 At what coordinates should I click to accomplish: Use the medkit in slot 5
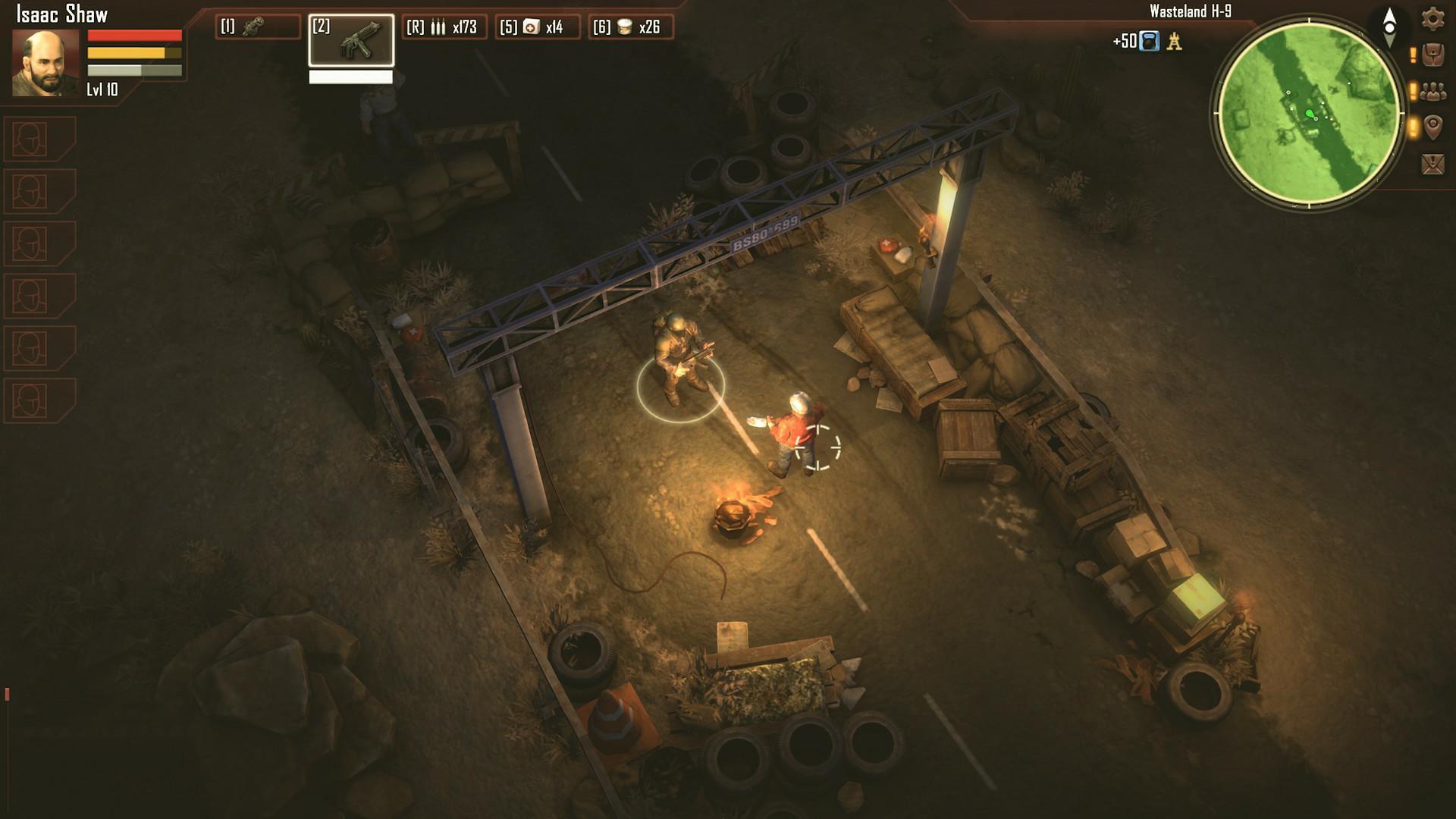(x=537, y=27)
